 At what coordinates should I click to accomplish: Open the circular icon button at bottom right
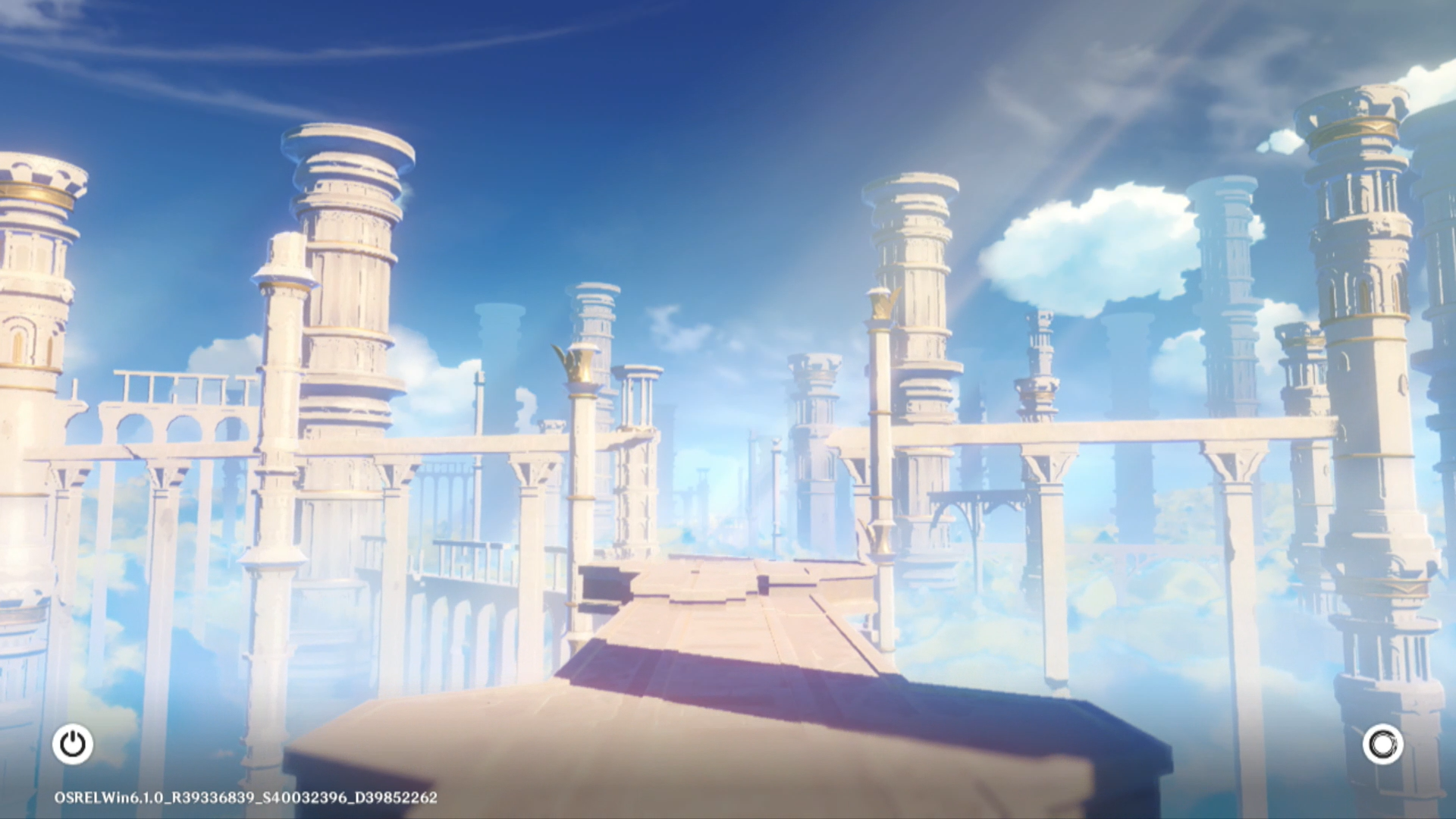click(1382, 744)
